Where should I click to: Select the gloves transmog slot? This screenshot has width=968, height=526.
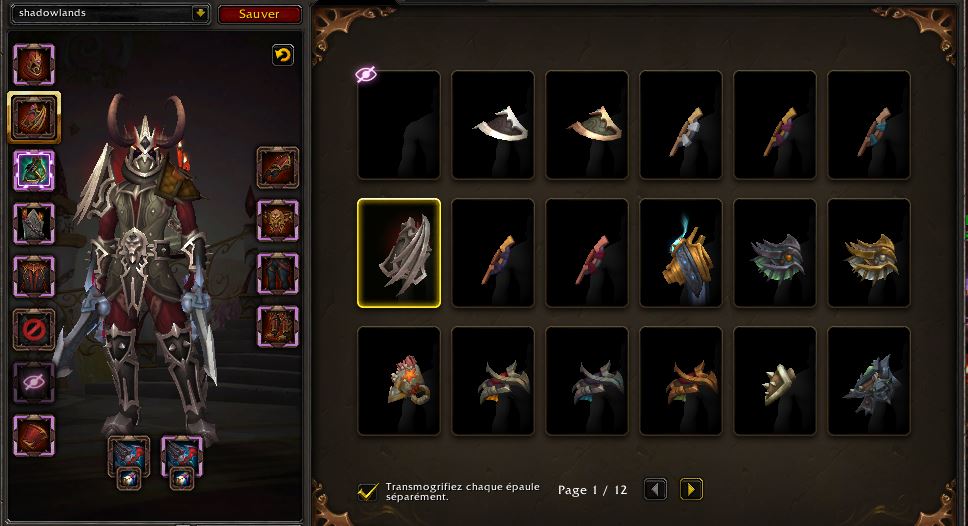click(x=278, y=168)
